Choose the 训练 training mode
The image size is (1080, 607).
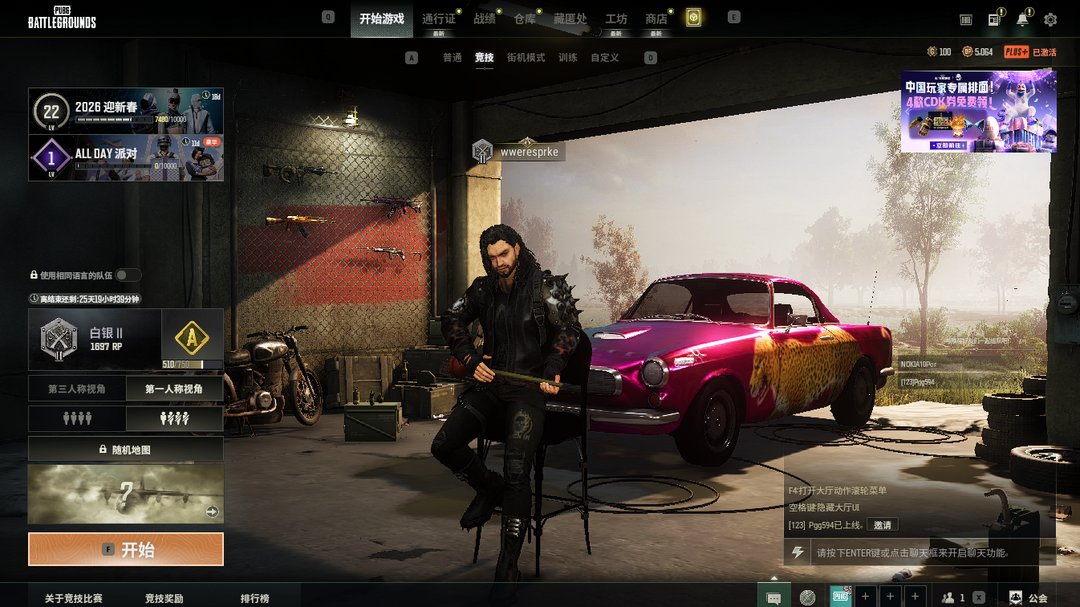(x=568, y=58)
